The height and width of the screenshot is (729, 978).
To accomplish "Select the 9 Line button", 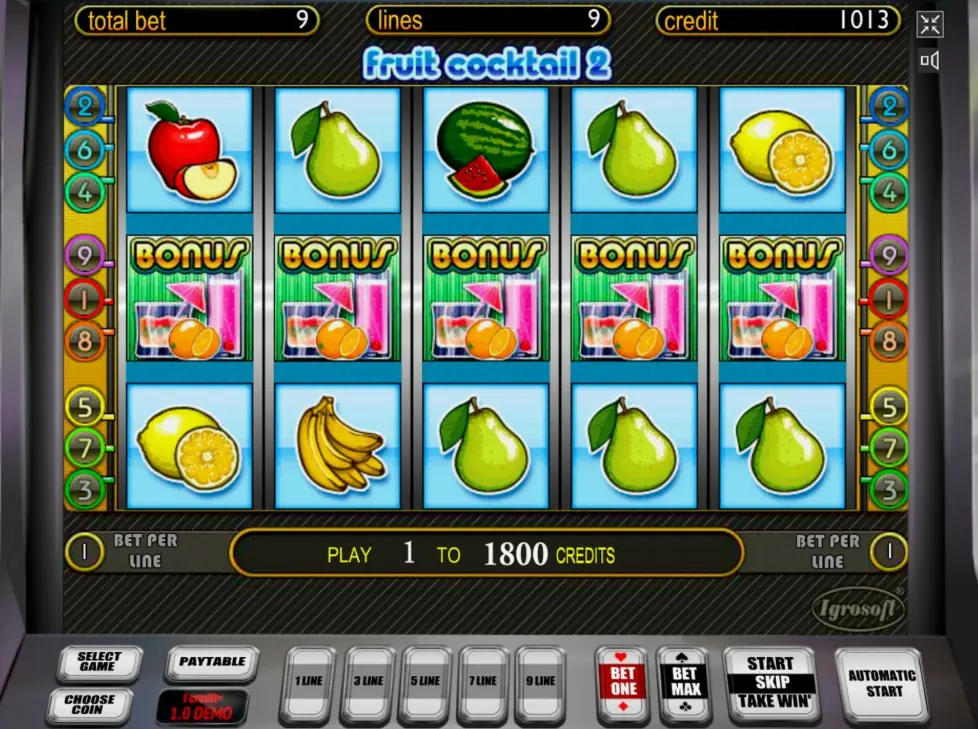I will pyautogui.click(x=542, y=683).
